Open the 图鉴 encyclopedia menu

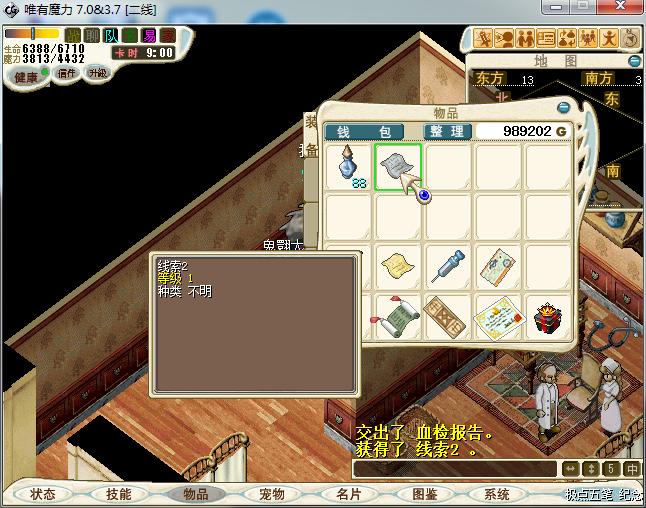point(424,494)
